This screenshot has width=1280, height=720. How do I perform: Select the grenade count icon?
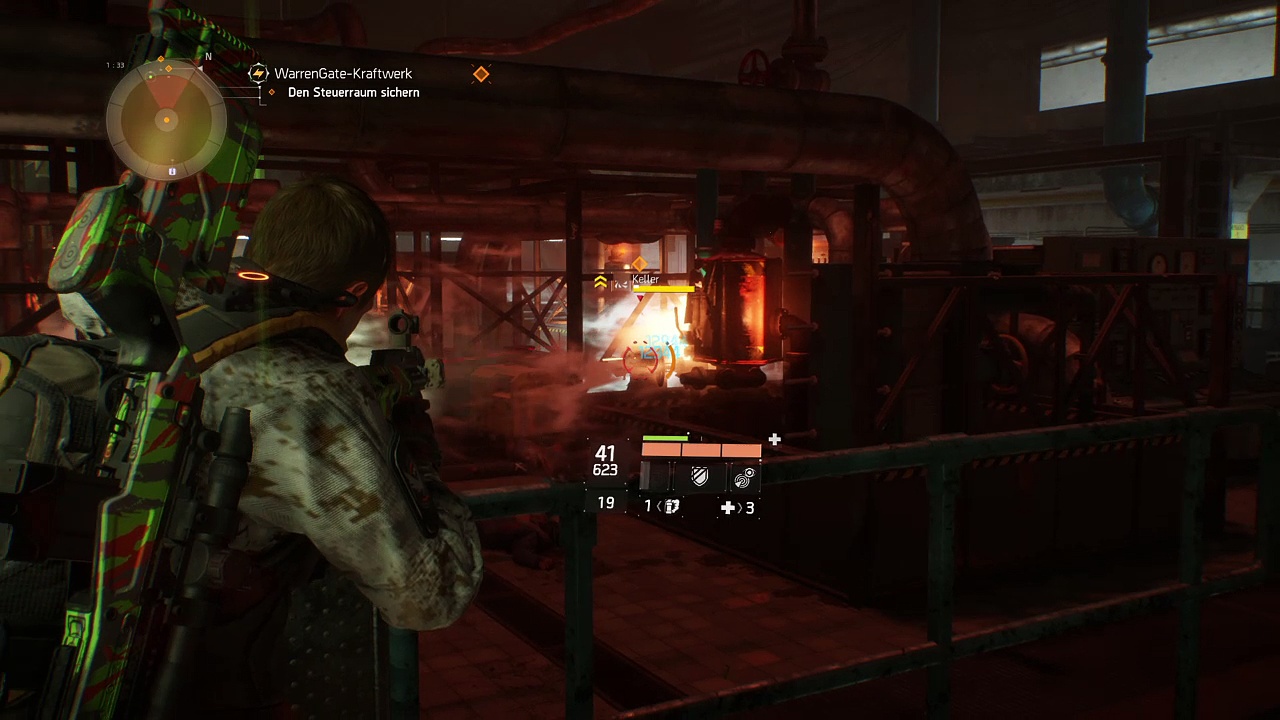(671, 507)
